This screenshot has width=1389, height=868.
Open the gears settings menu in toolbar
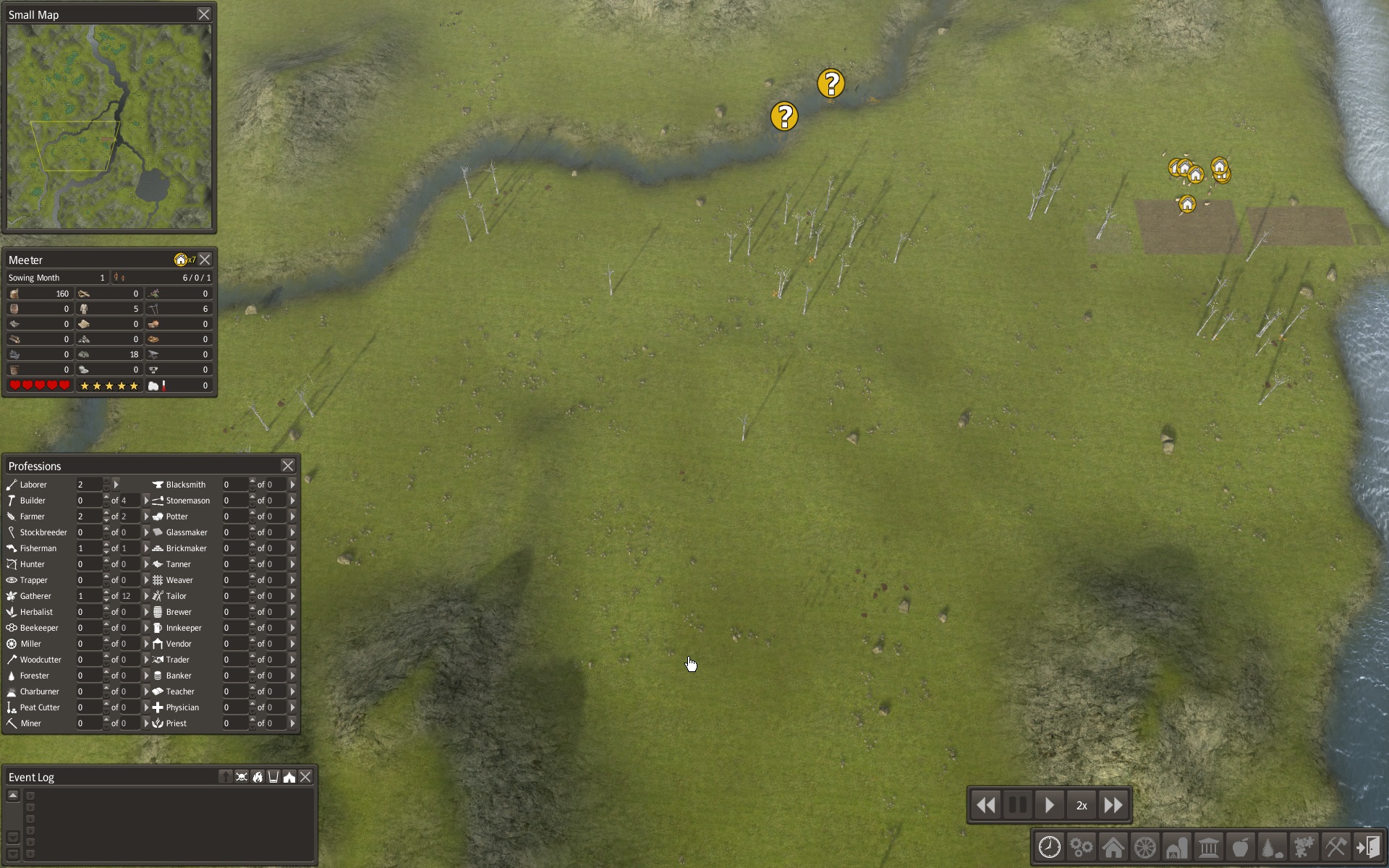coord(1082,847)
